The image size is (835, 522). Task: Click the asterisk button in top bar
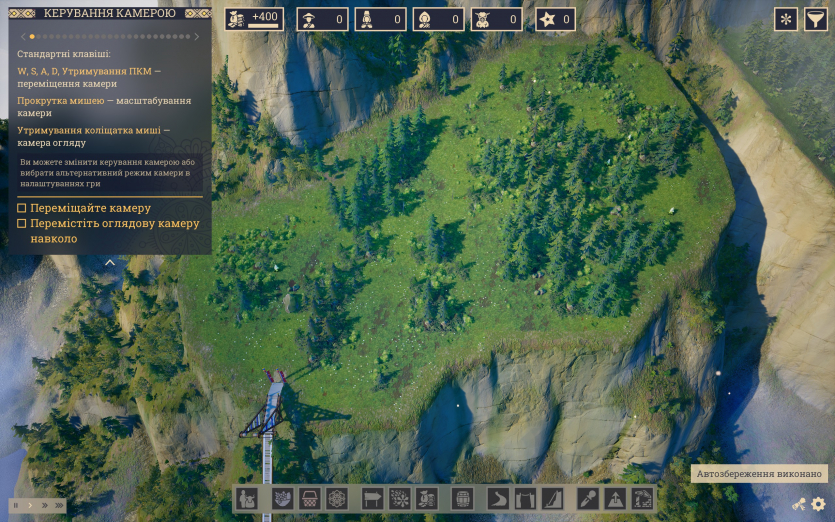click(786, 19)
